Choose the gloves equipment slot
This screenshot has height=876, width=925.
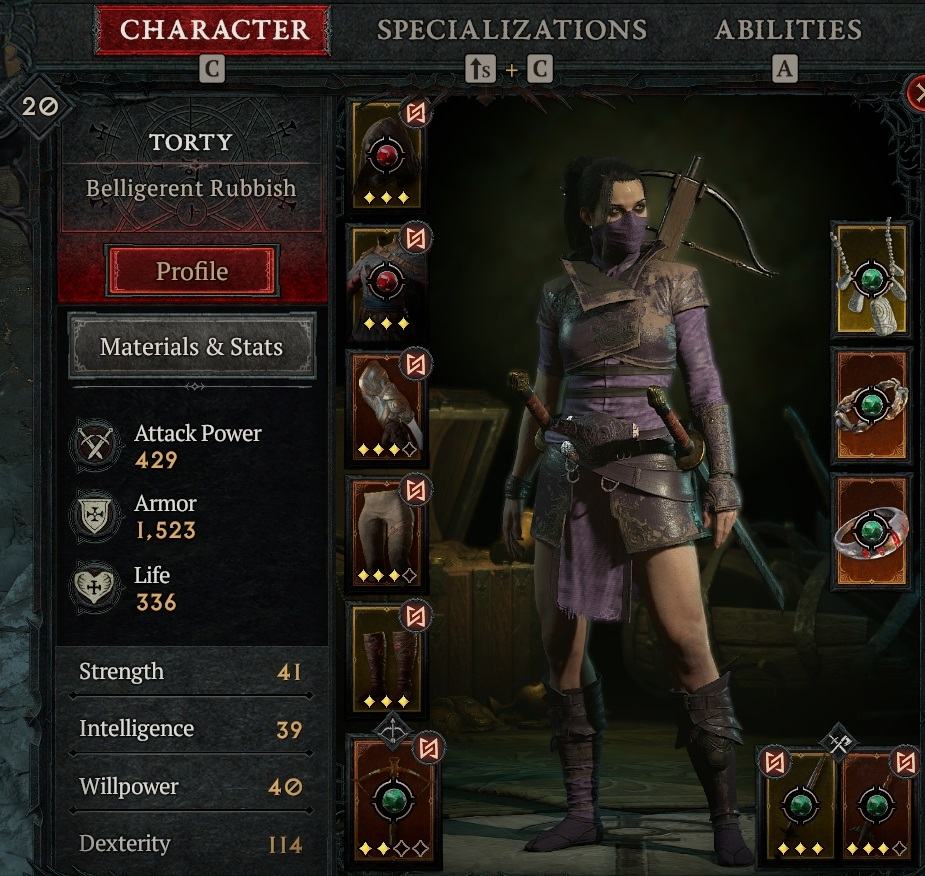point(387,407)
